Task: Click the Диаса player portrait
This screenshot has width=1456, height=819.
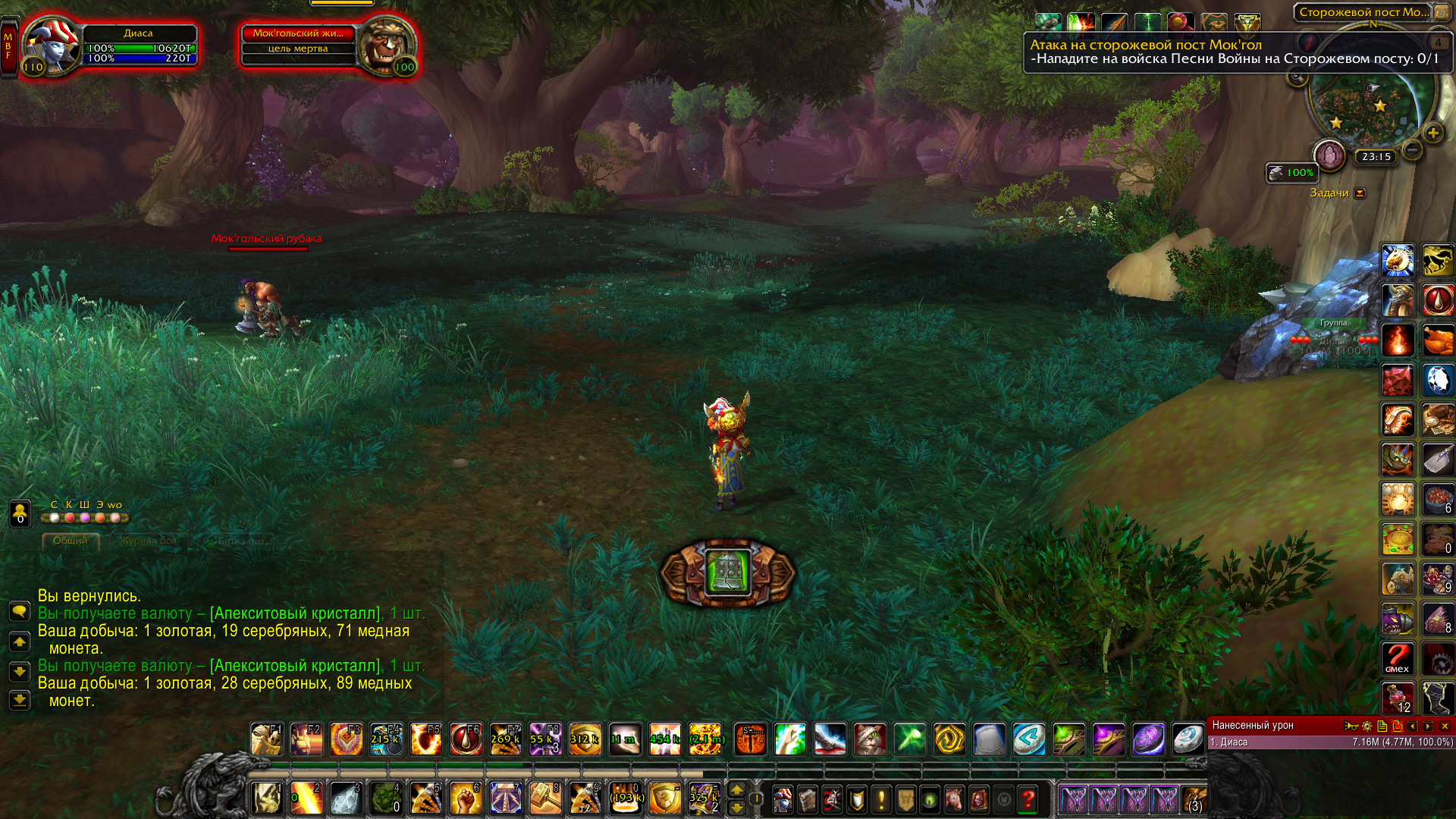Action: click(52, 45)
